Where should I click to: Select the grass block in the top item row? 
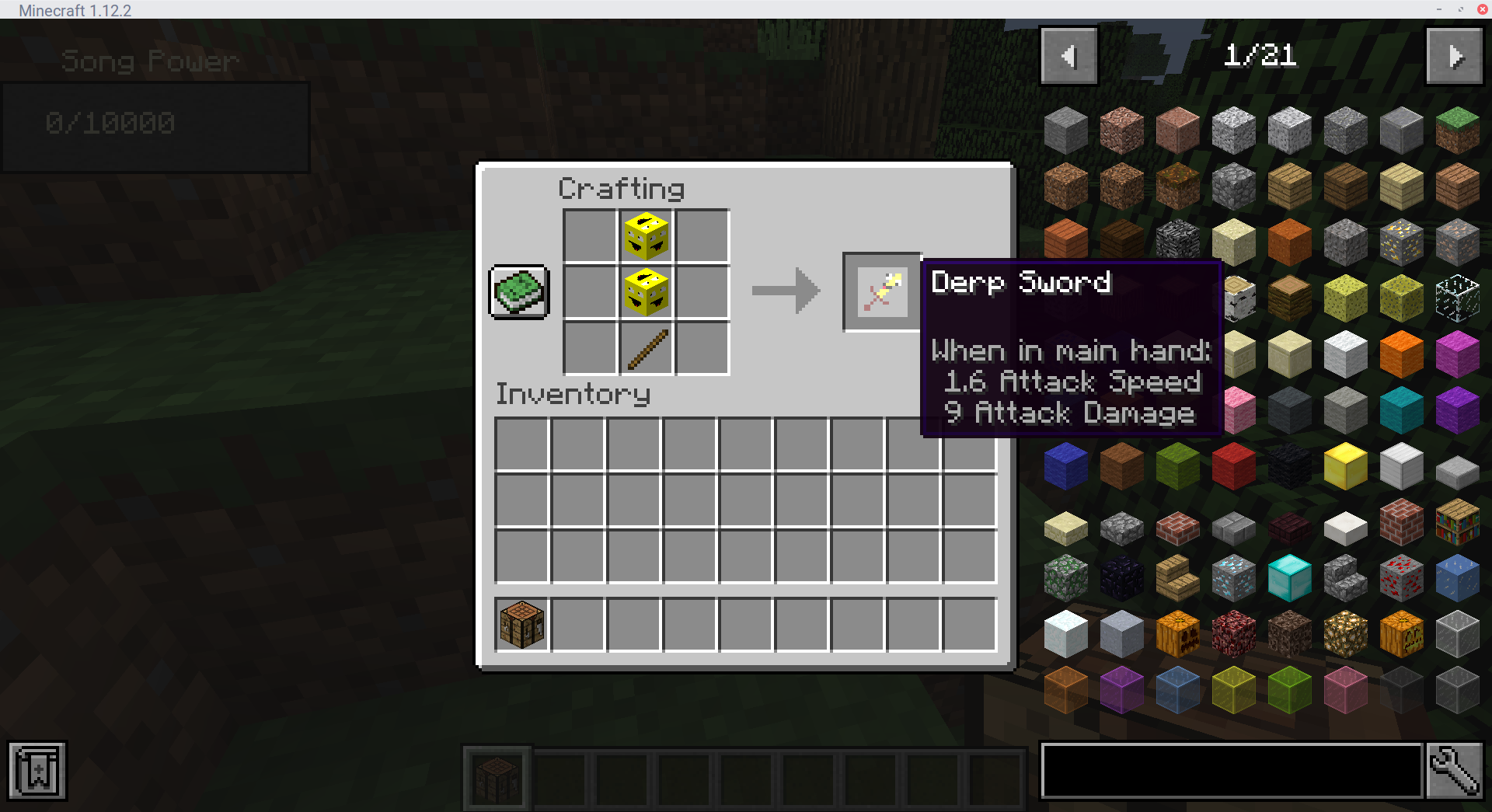pyautogui.click(x=1458, y=130)
